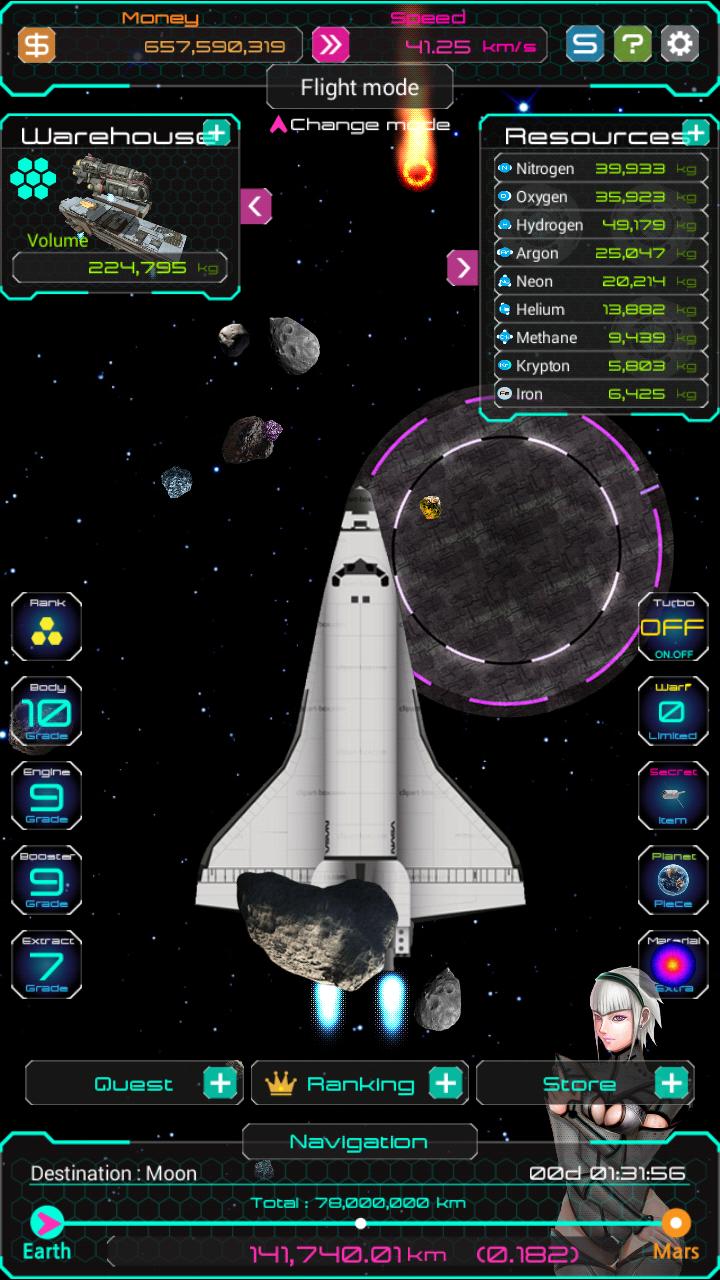
Task: Activate the pink double-arrow speed button
Action: coord(330,45)
